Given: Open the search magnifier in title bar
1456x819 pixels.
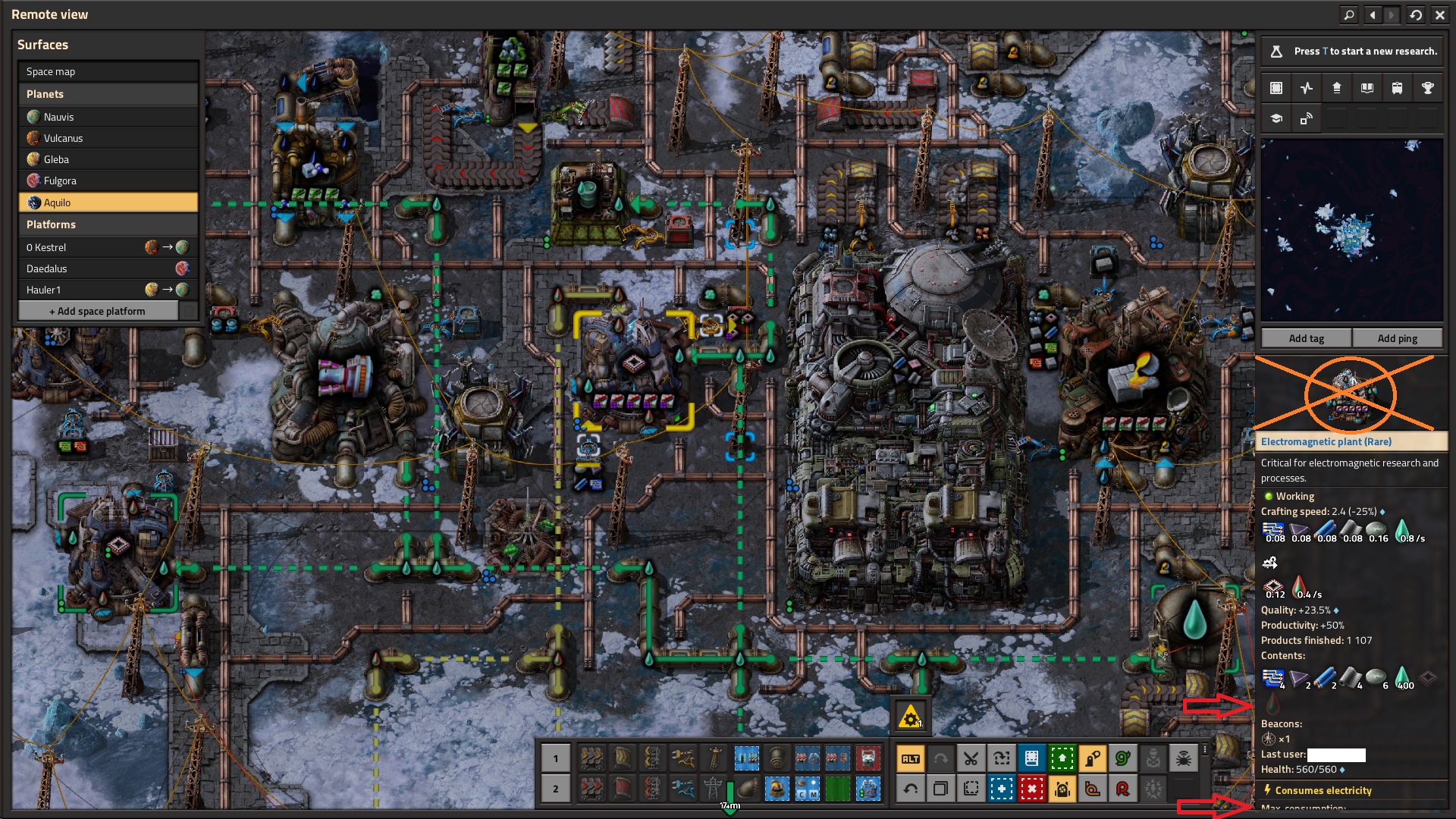Looking at the screenshot, I should tap(1349, 14).
